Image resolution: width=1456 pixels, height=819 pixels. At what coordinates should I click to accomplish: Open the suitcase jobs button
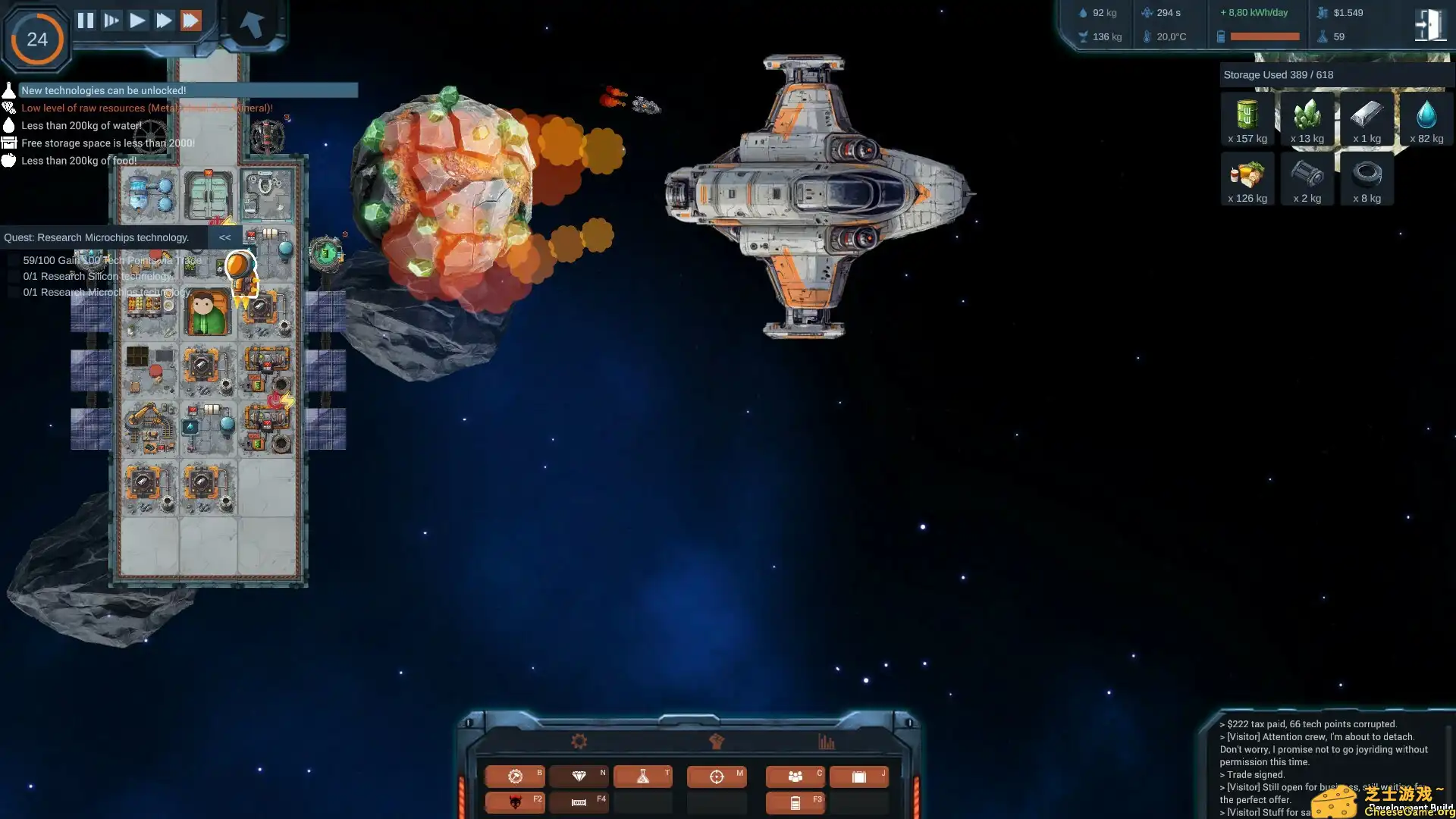click(858, 777)
